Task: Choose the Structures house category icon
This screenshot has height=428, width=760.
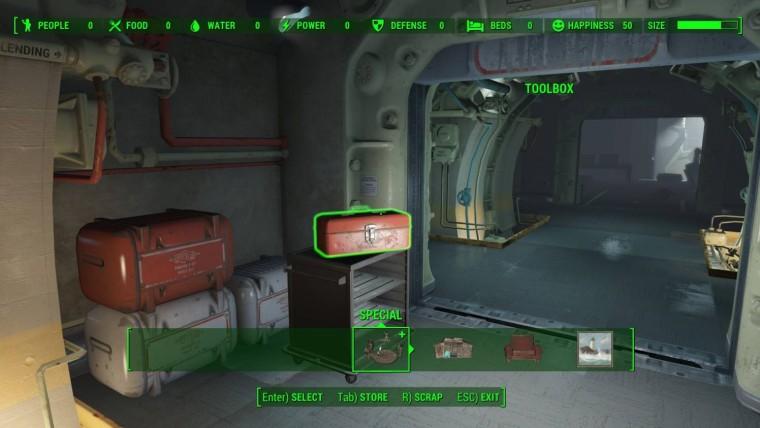Action: pos(452,349)
